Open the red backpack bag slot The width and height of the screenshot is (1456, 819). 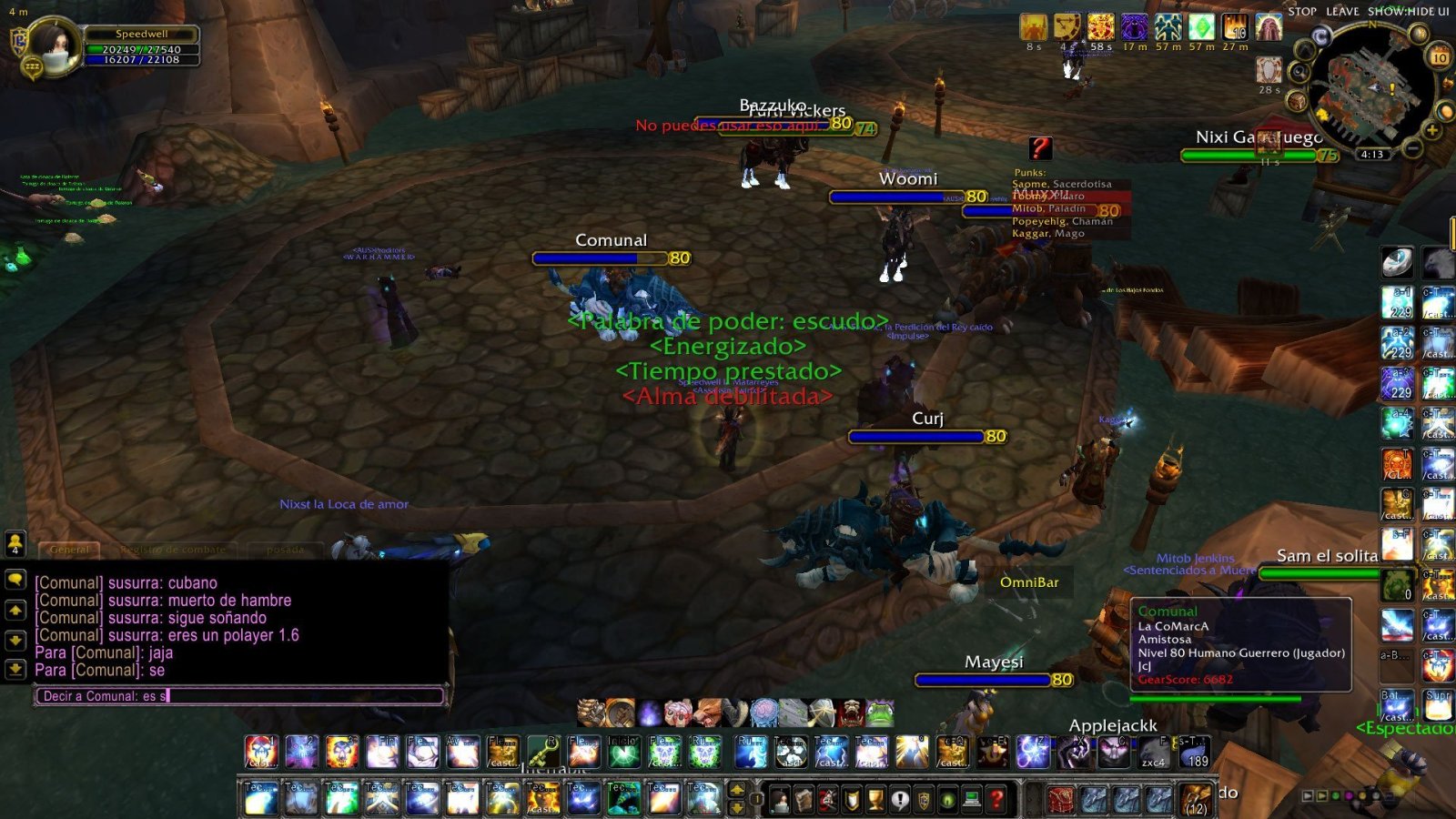click(x=1061, y=800)
